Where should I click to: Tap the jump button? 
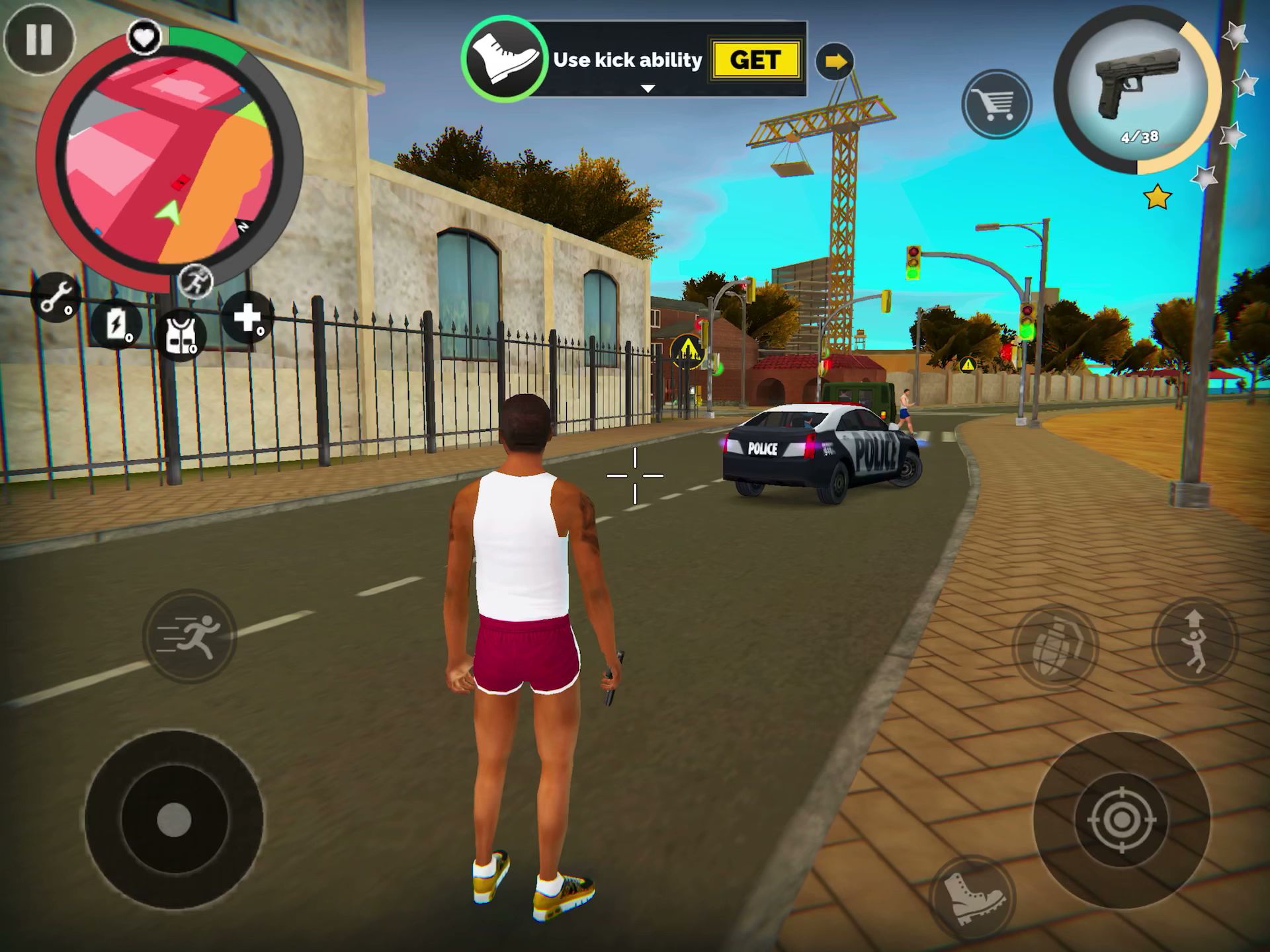[1195, 640]
